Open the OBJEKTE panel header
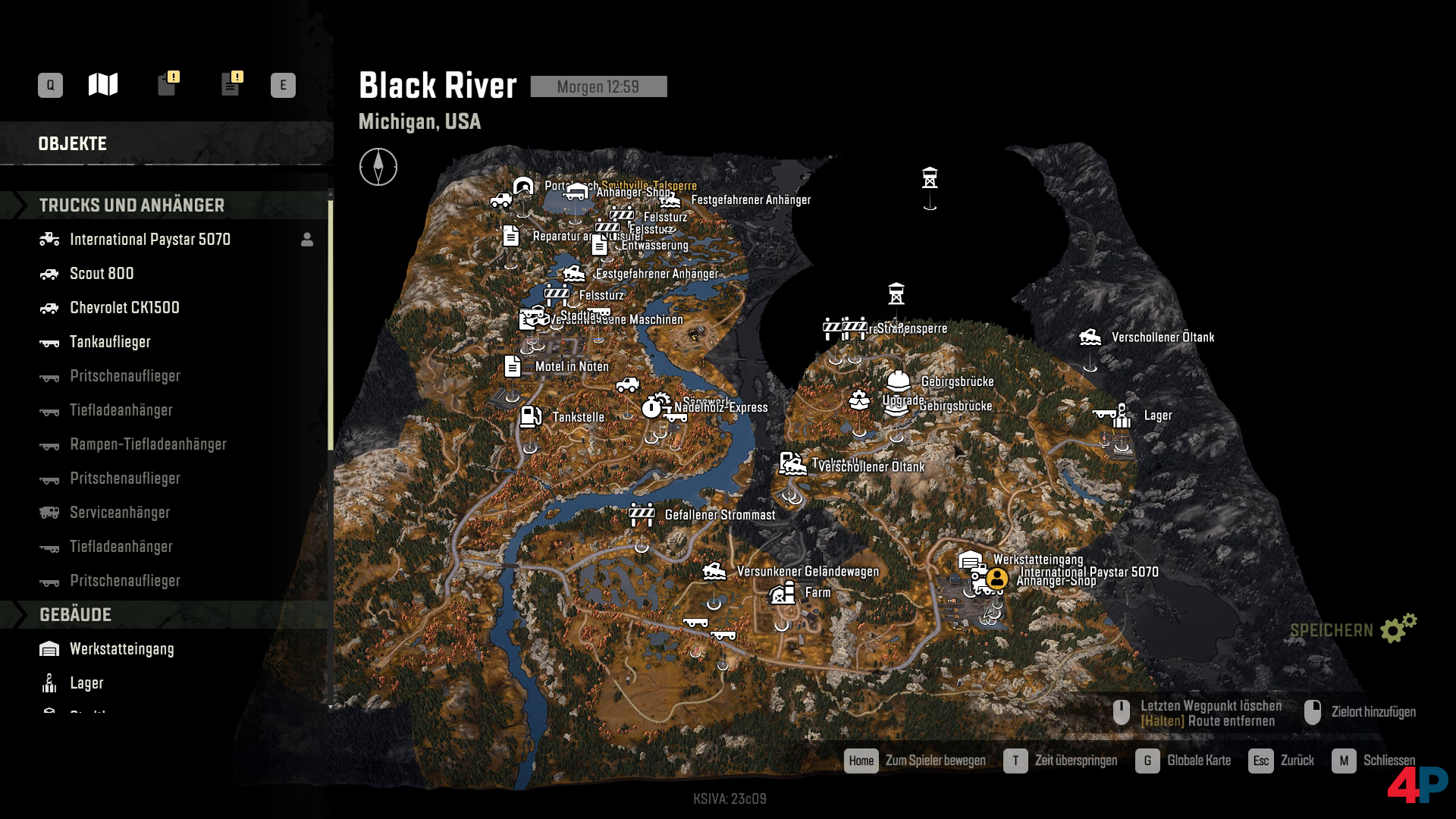Screen dimensions: 1456x819 click(74, 143)
